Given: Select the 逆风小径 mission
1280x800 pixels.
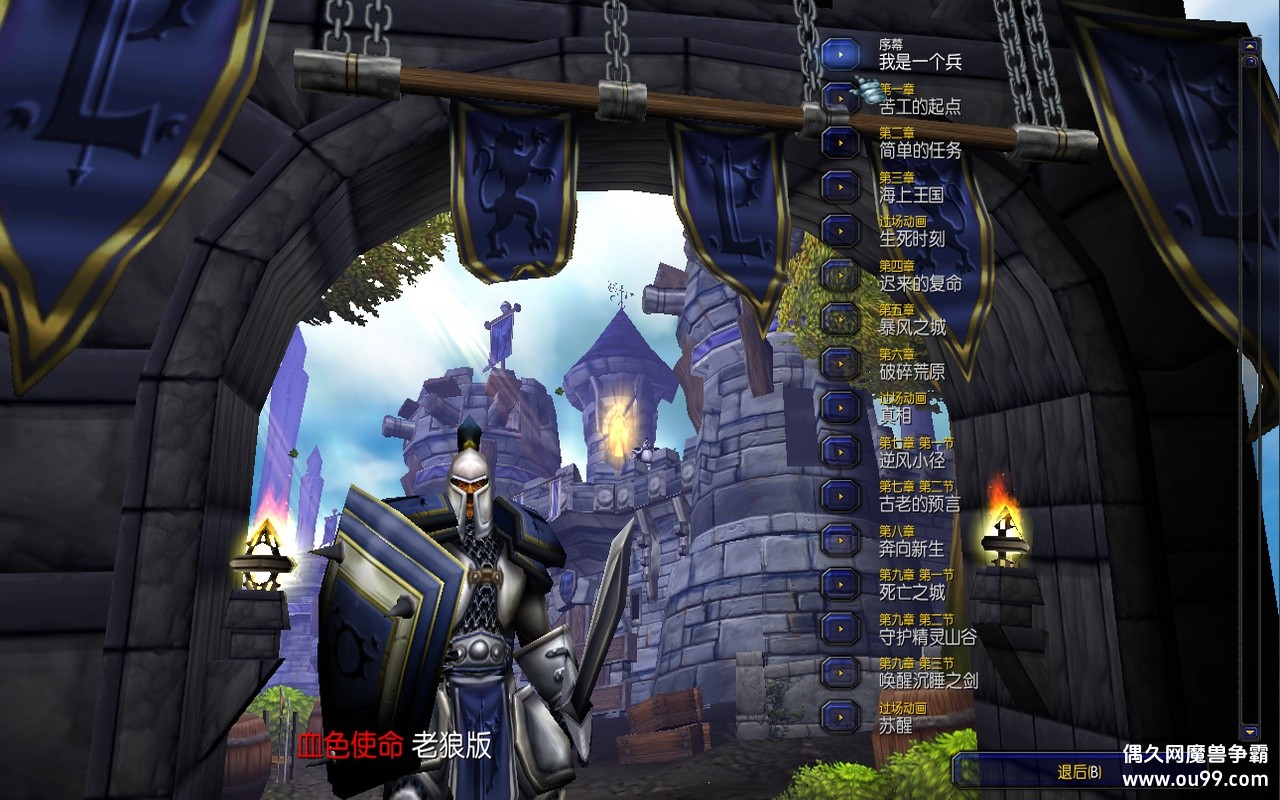Looking at the screenshot, I should [x=841, y=451].
